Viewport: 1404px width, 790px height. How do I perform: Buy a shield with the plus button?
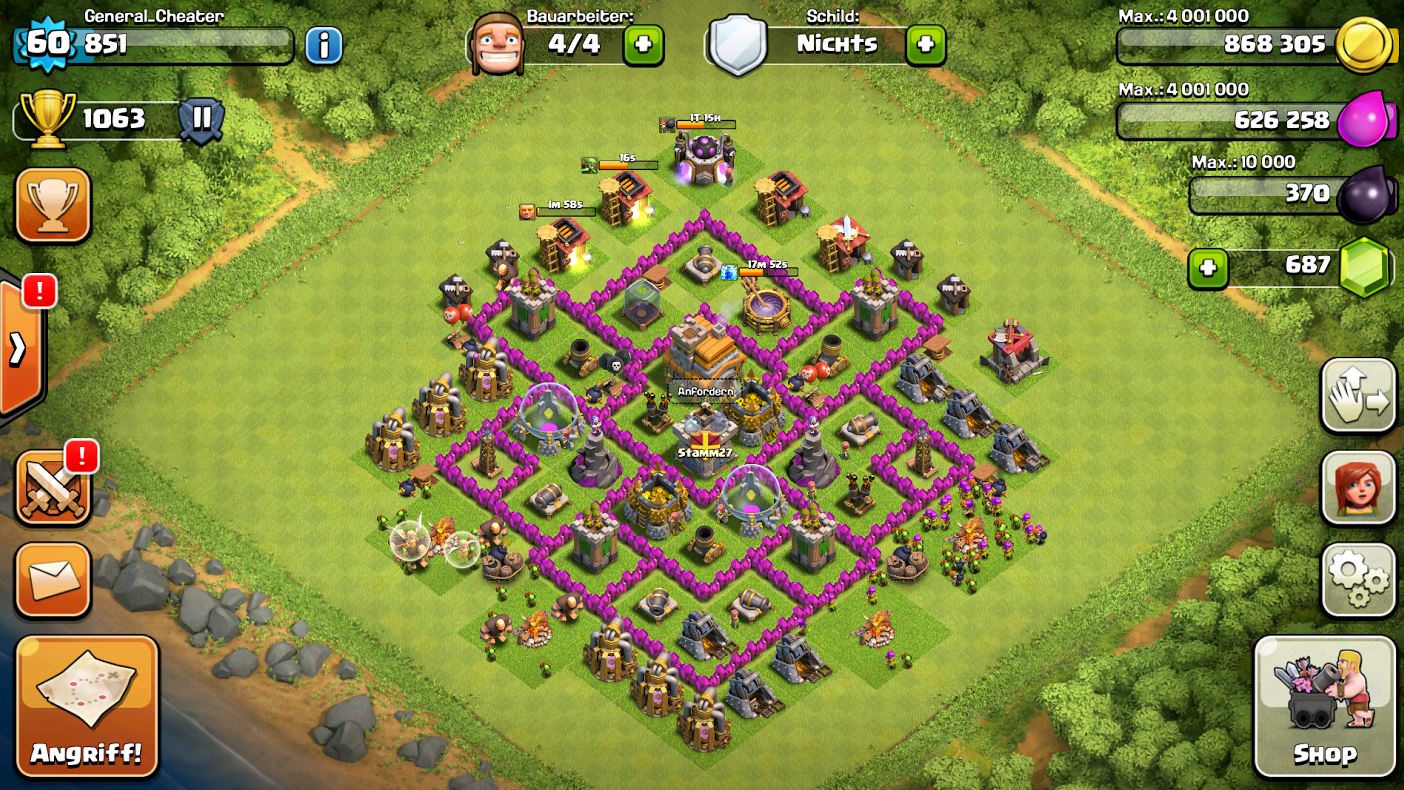point(925,45)
